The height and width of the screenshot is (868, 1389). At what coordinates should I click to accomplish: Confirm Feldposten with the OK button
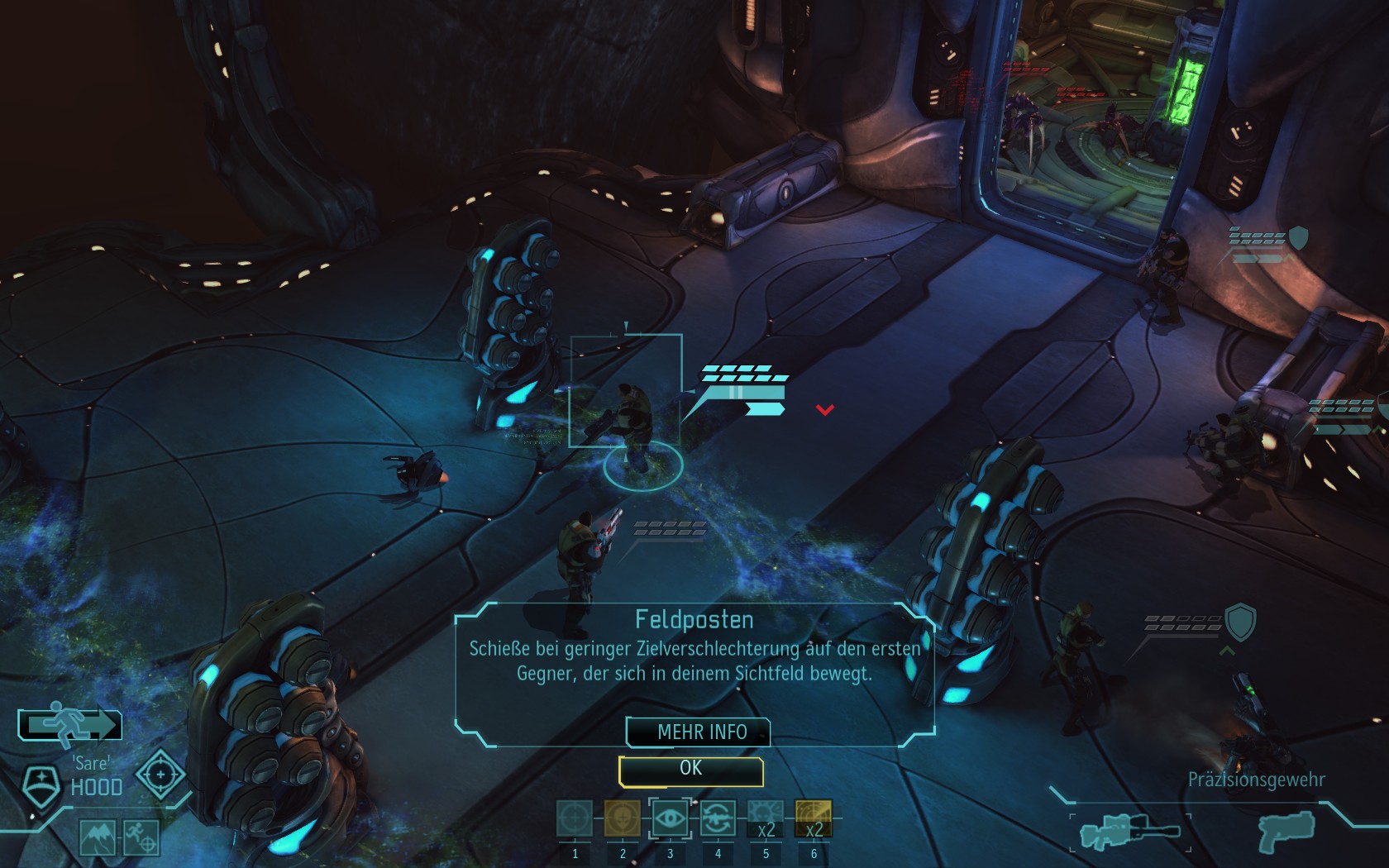pyautogui.click(x=690, y=770)
